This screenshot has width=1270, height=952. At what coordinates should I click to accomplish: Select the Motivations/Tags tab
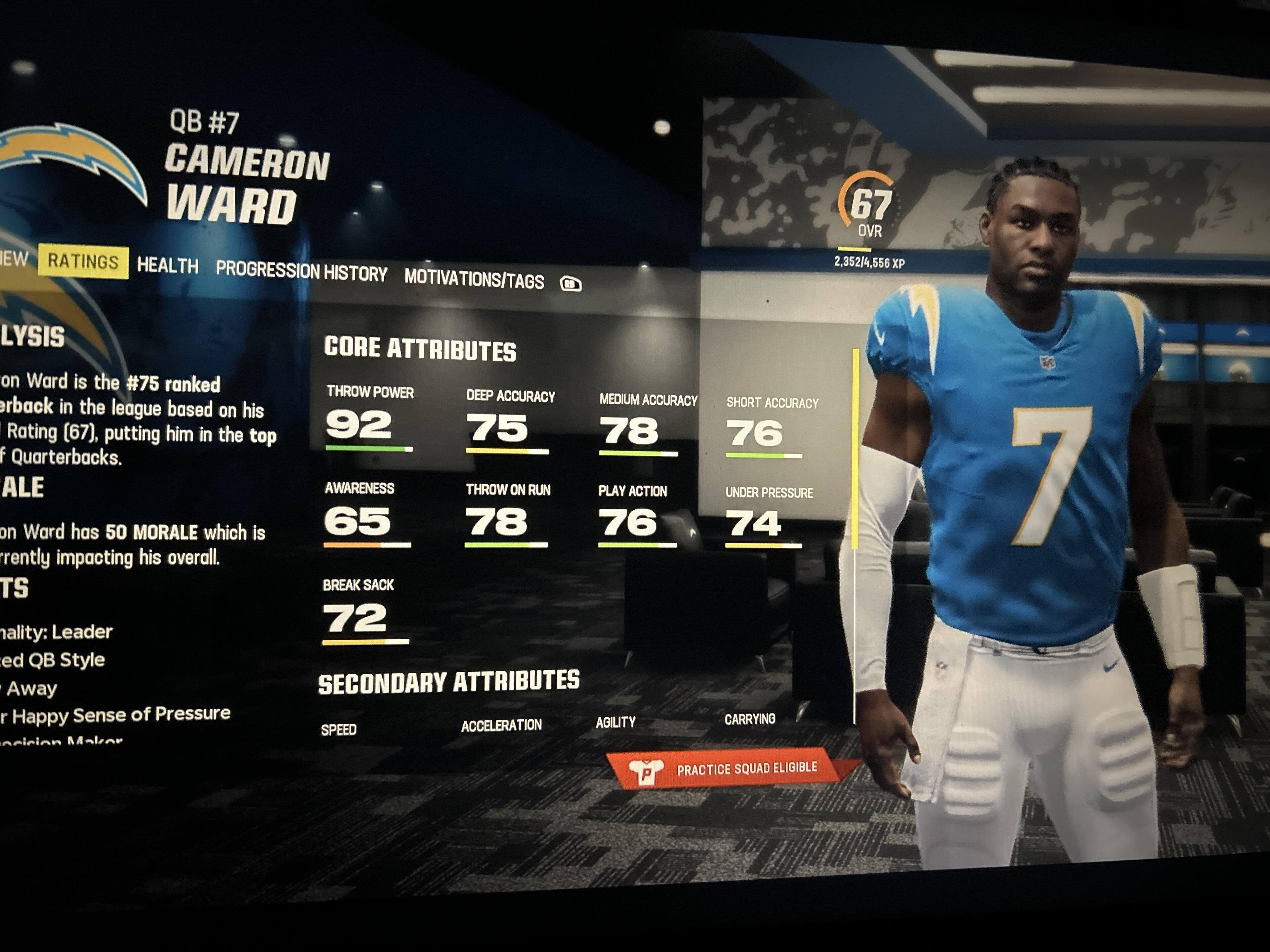(474, 279)
